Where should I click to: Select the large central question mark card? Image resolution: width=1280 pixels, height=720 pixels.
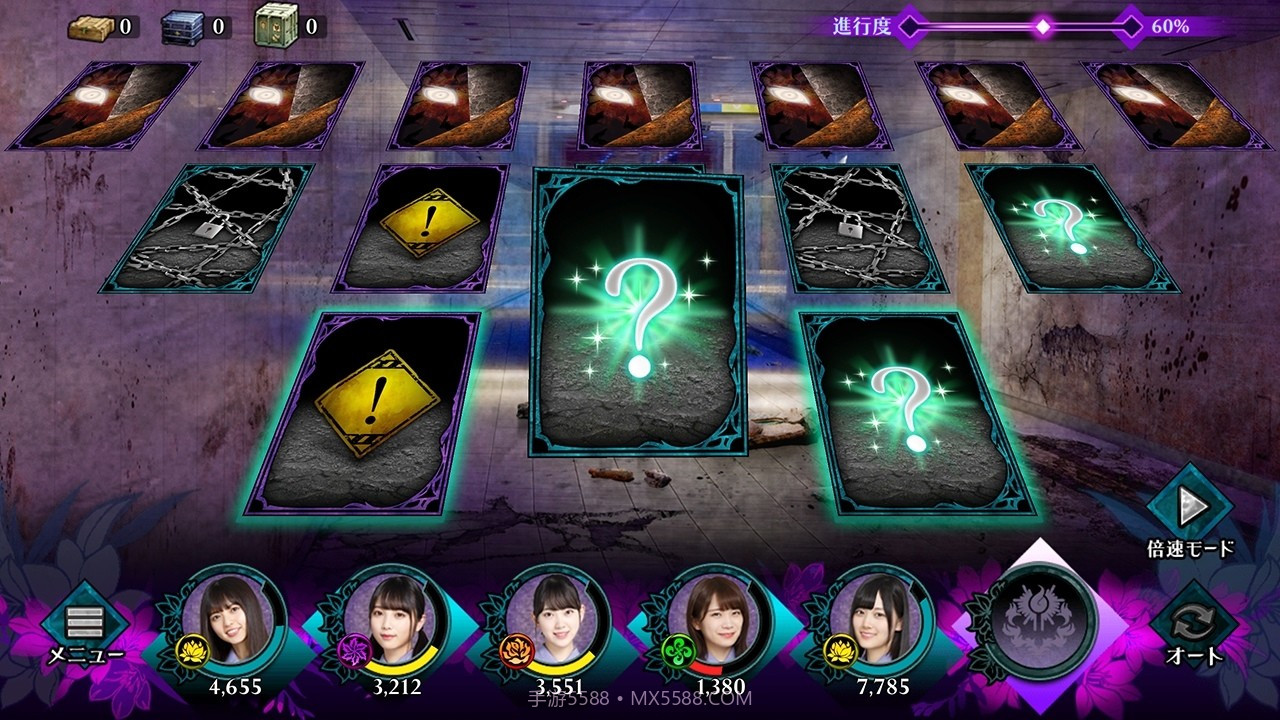point(638,312)
